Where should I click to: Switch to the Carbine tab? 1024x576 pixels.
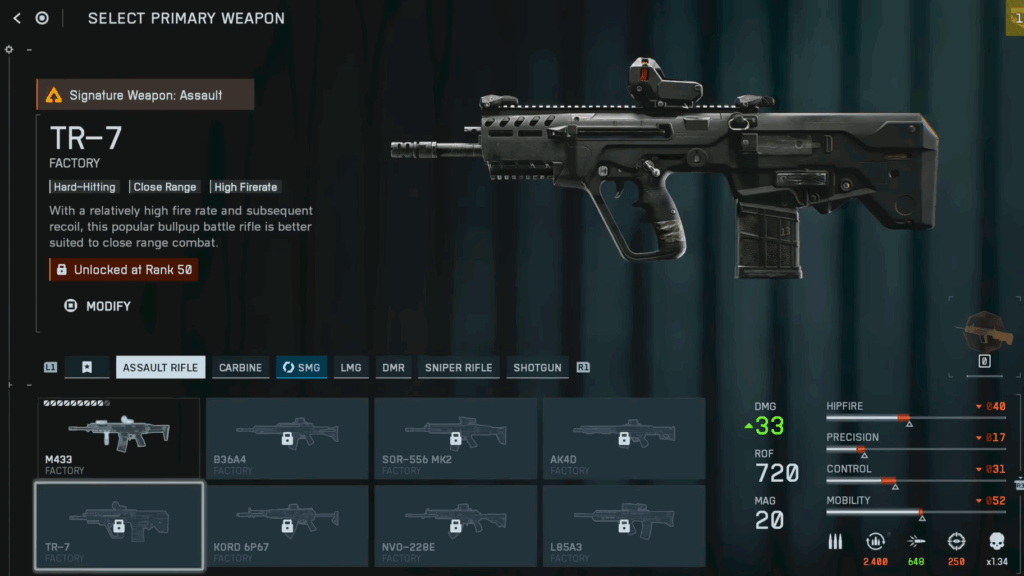[240, 368]
